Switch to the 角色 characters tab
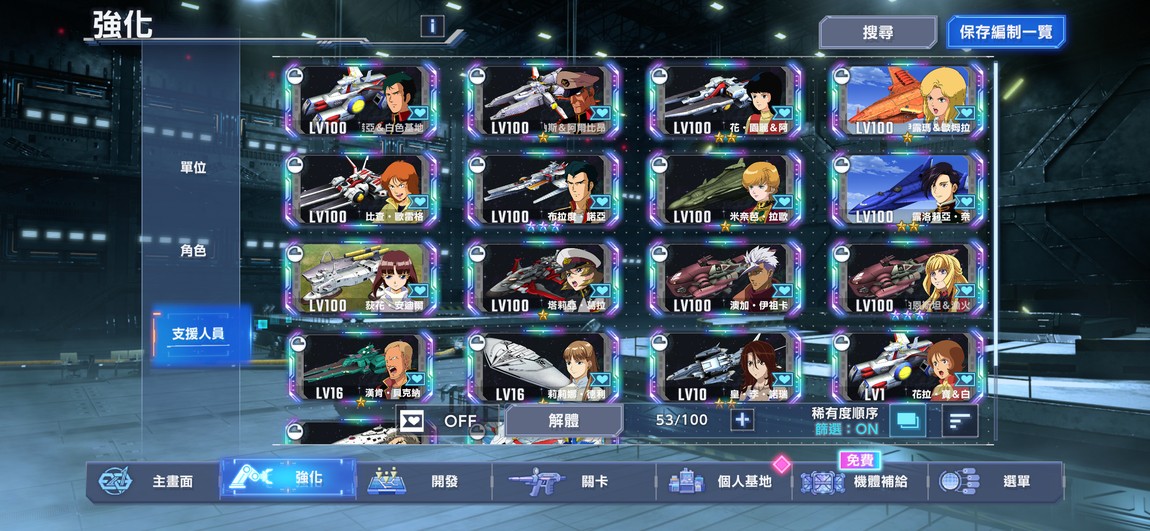This screenshot has width=1150, height=531. coord(193,250)
